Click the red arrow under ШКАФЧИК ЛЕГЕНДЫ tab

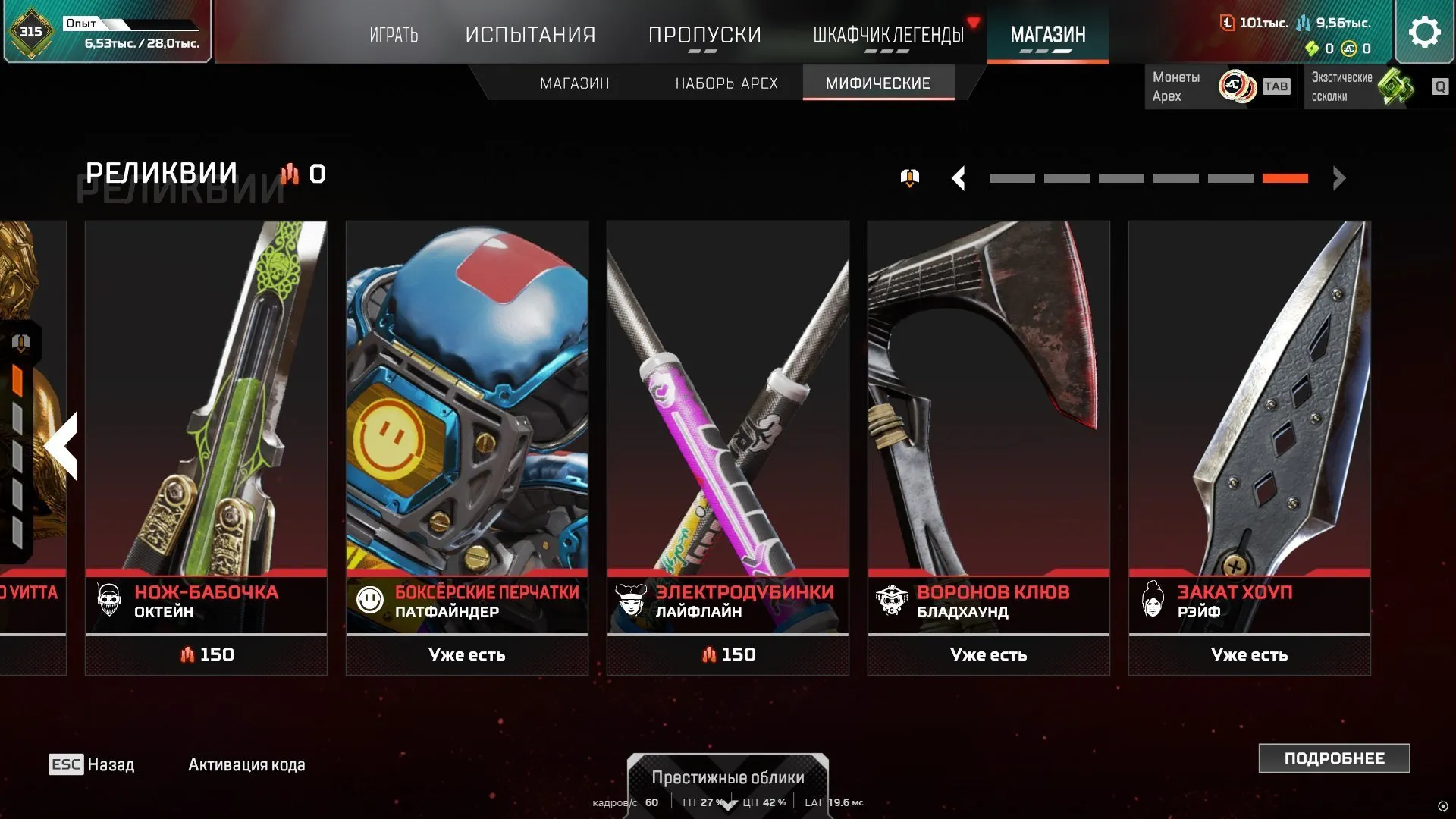coord(973,22)
